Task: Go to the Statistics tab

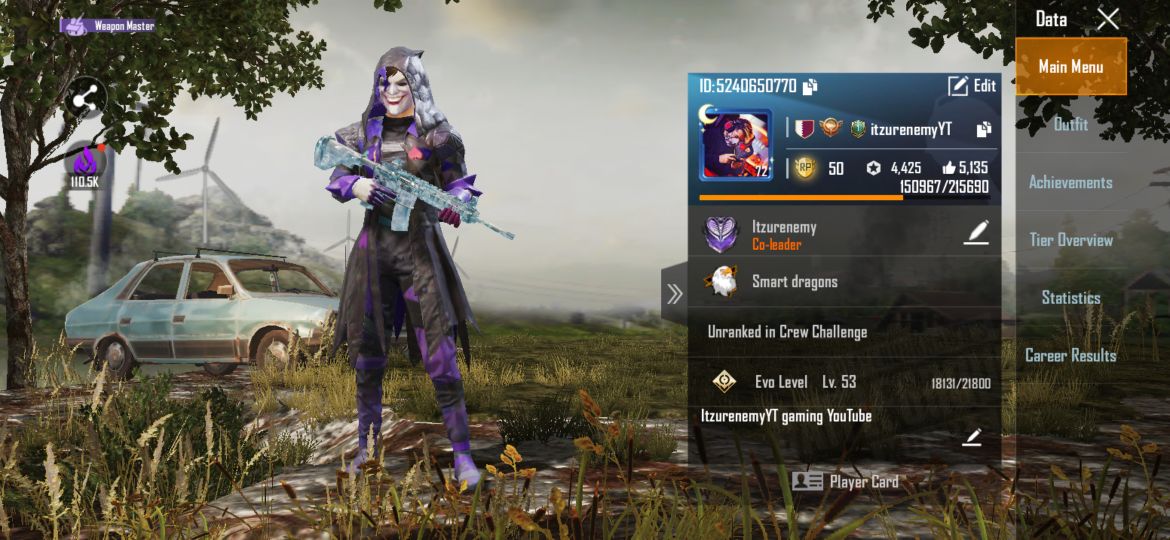Action: [1071, 298]
